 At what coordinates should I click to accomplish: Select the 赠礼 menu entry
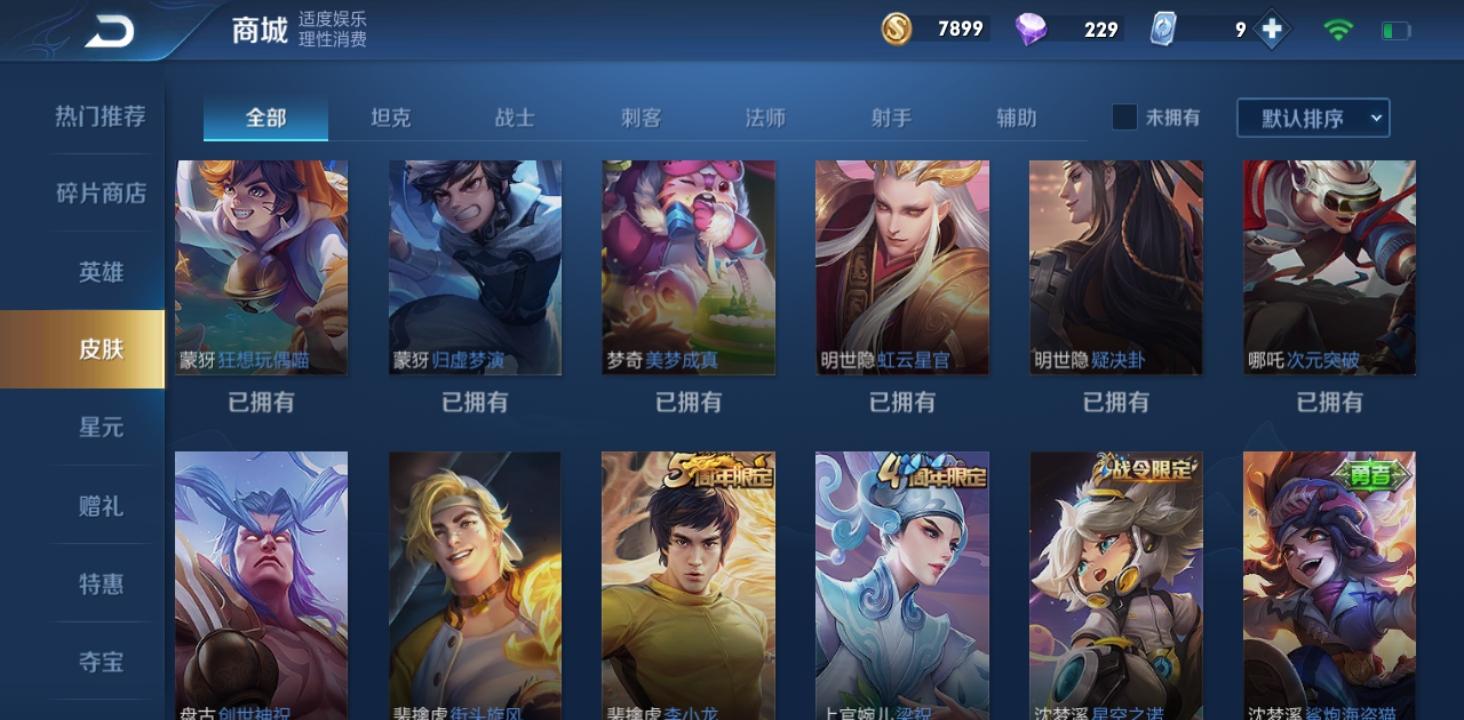[x=100, y=506]
